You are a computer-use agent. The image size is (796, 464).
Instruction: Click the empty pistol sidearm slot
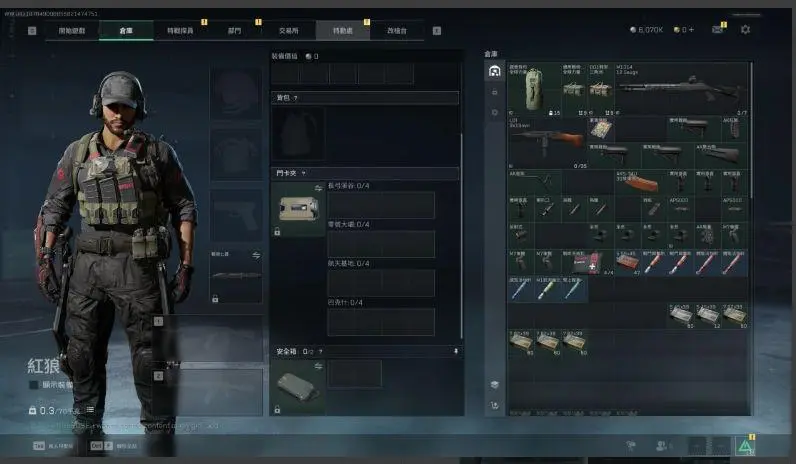pos(235,212)
